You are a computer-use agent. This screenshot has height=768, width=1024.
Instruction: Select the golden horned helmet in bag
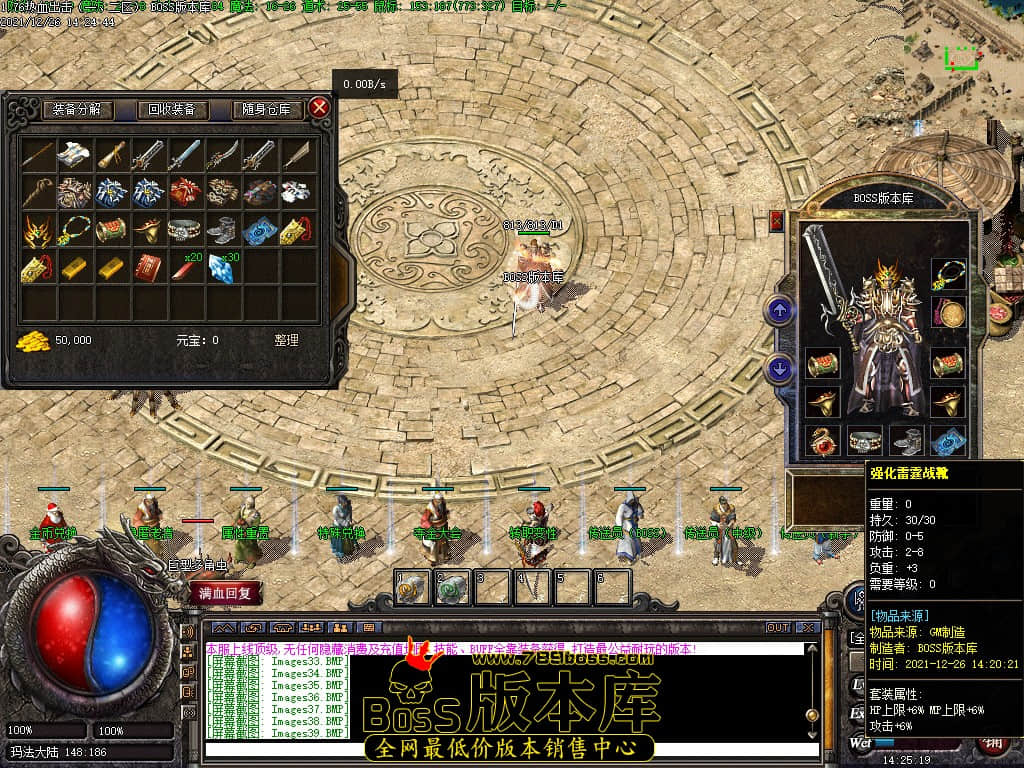(37, 230)
